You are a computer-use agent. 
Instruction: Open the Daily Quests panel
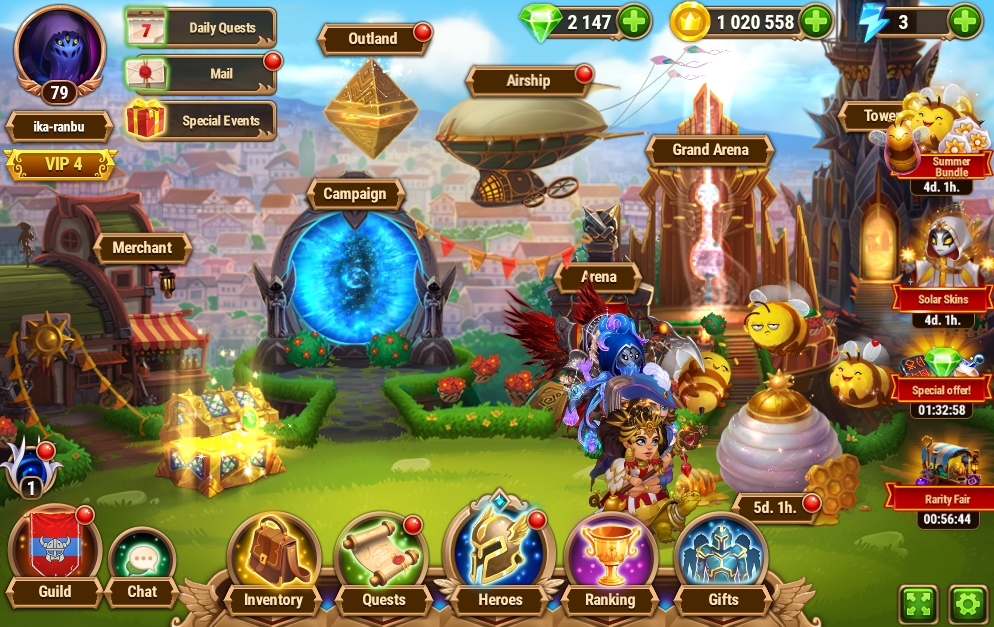coord(201,28)
